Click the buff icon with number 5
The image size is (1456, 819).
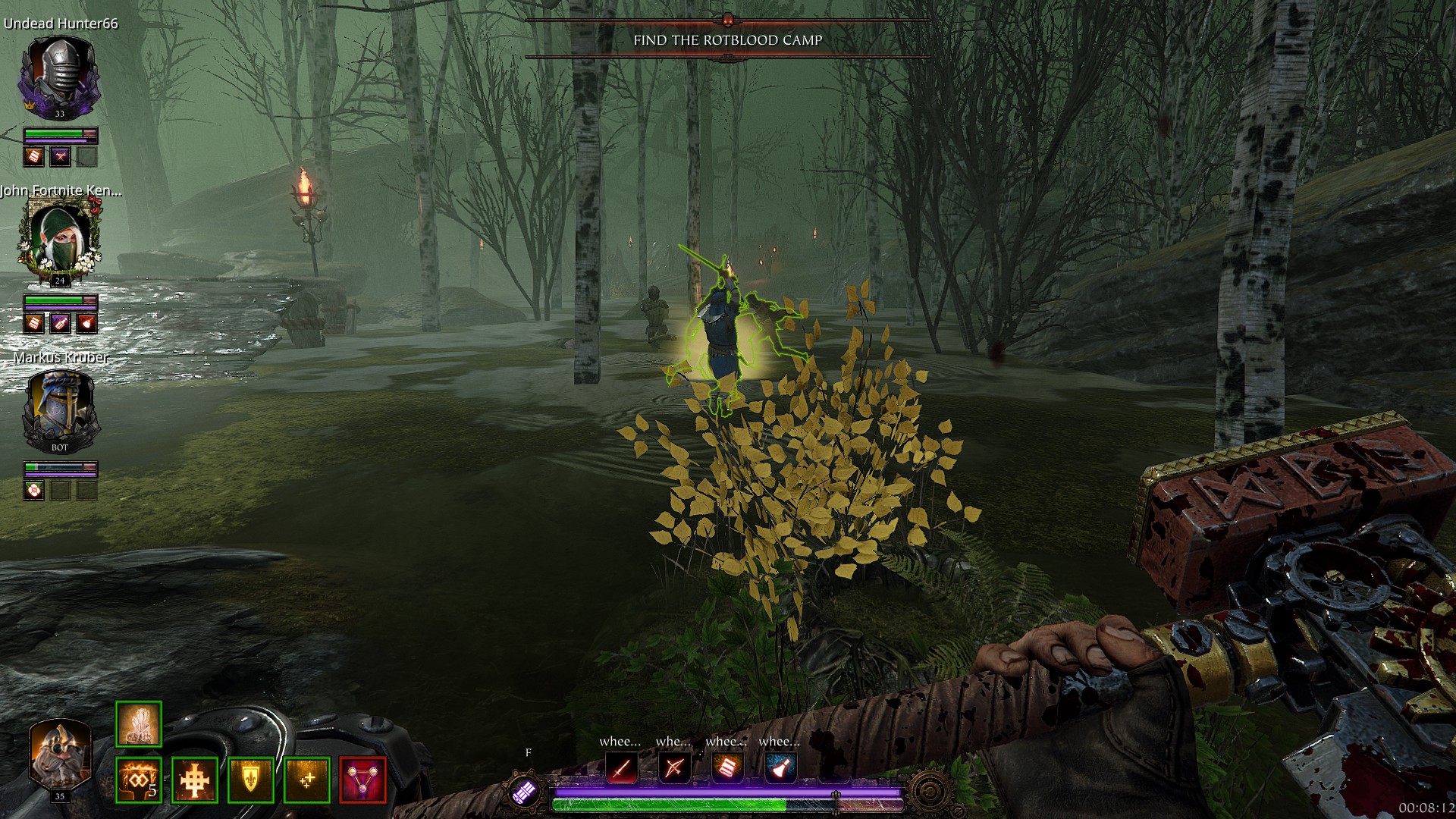139,780
